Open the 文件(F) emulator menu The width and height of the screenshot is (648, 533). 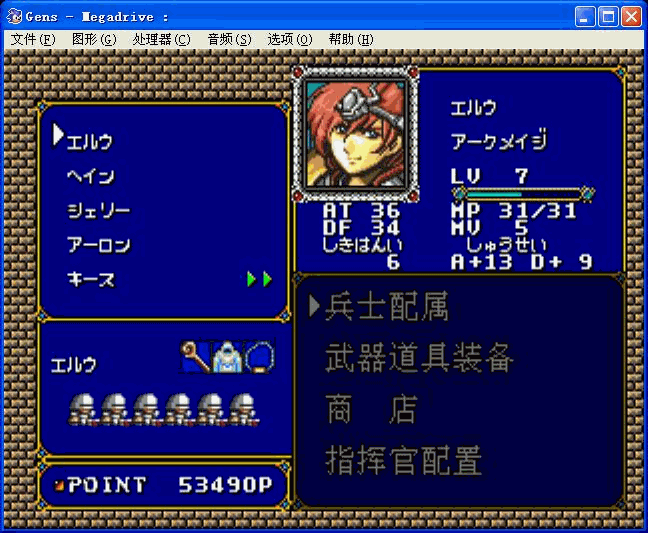(33, 40)
